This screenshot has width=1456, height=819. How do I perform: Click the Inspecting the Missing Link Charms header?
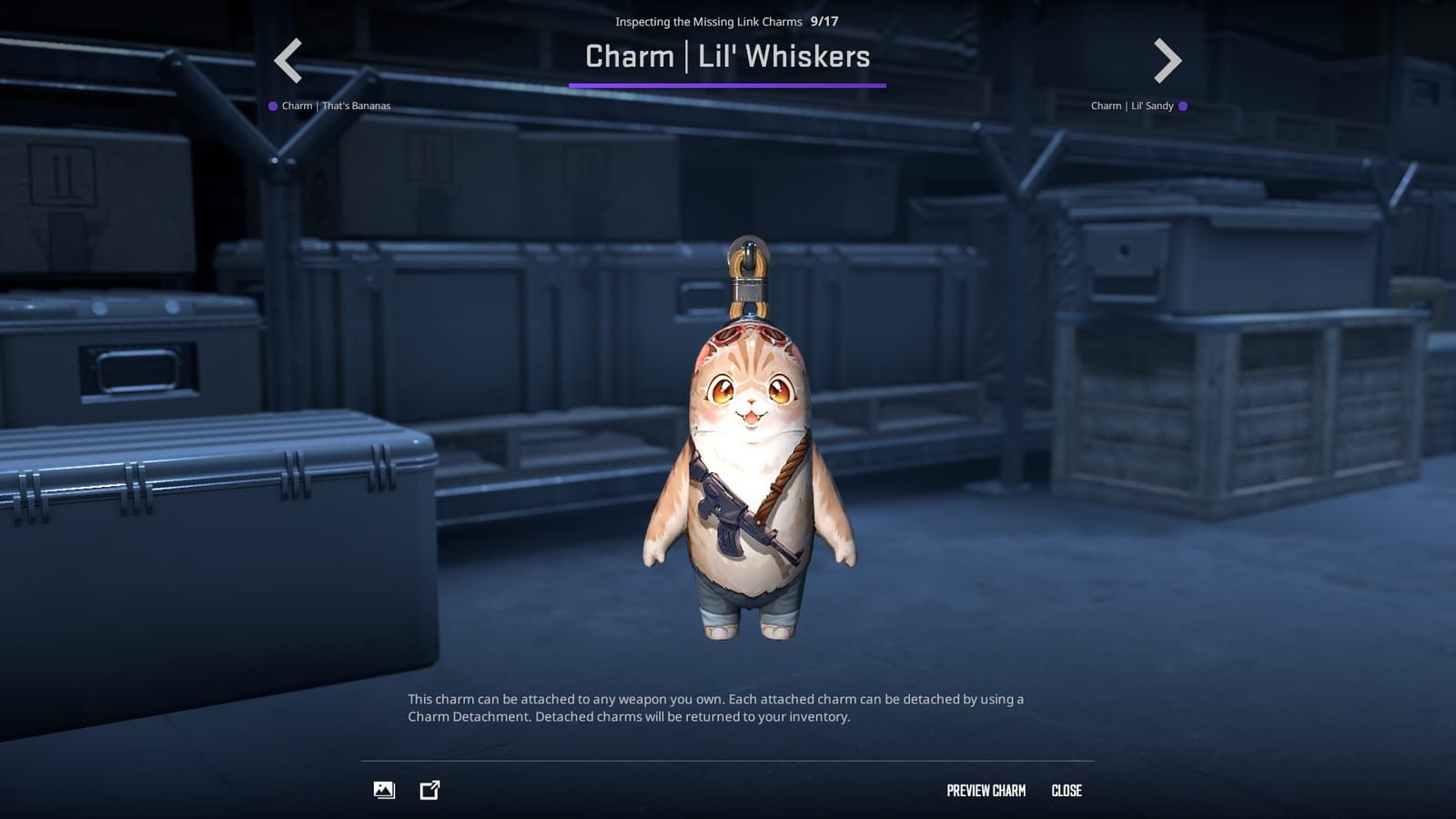tap(710, 22)
